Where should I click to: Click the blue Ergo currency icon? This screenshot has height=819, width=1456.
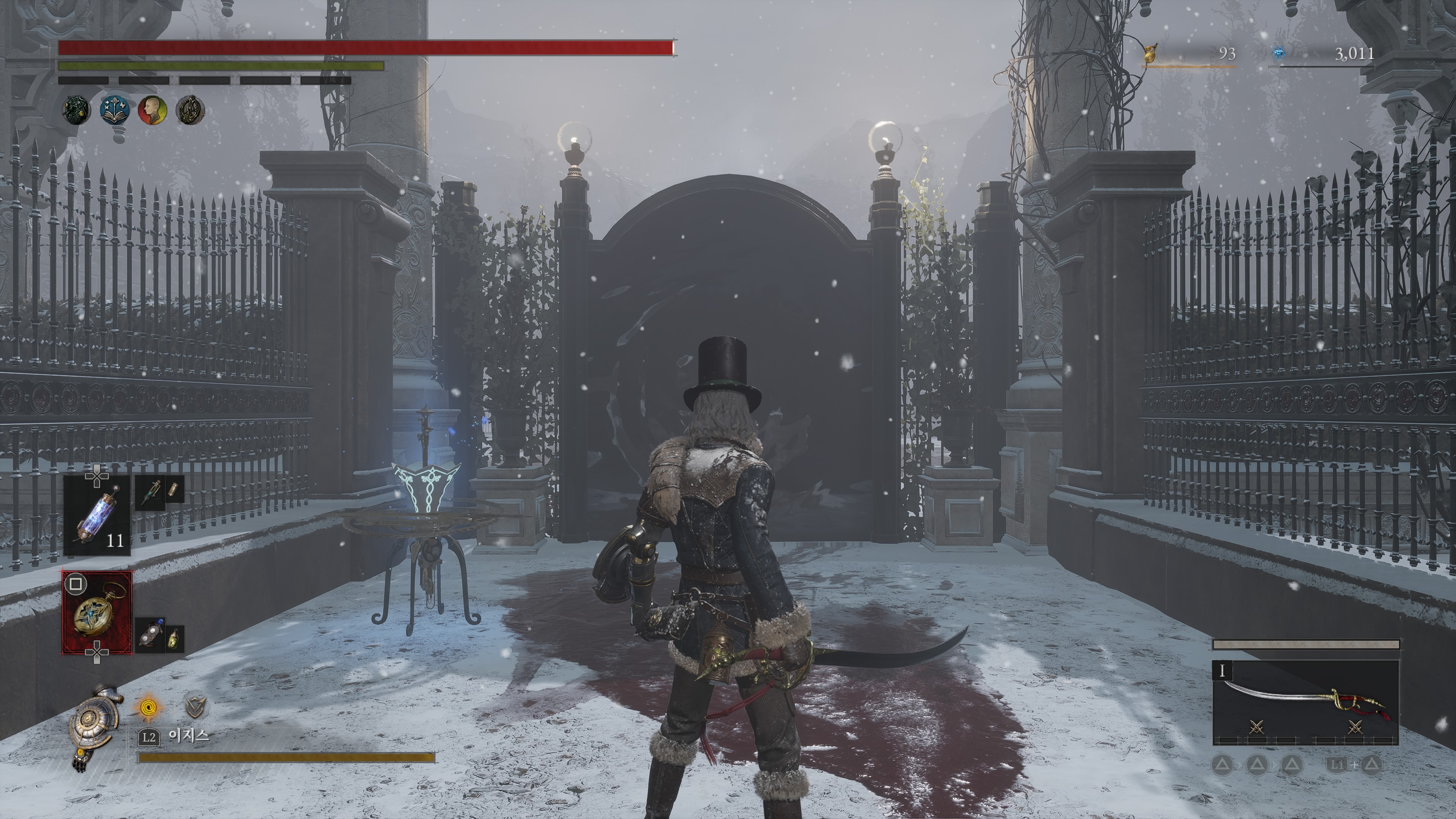click(x=1279, y=54)
